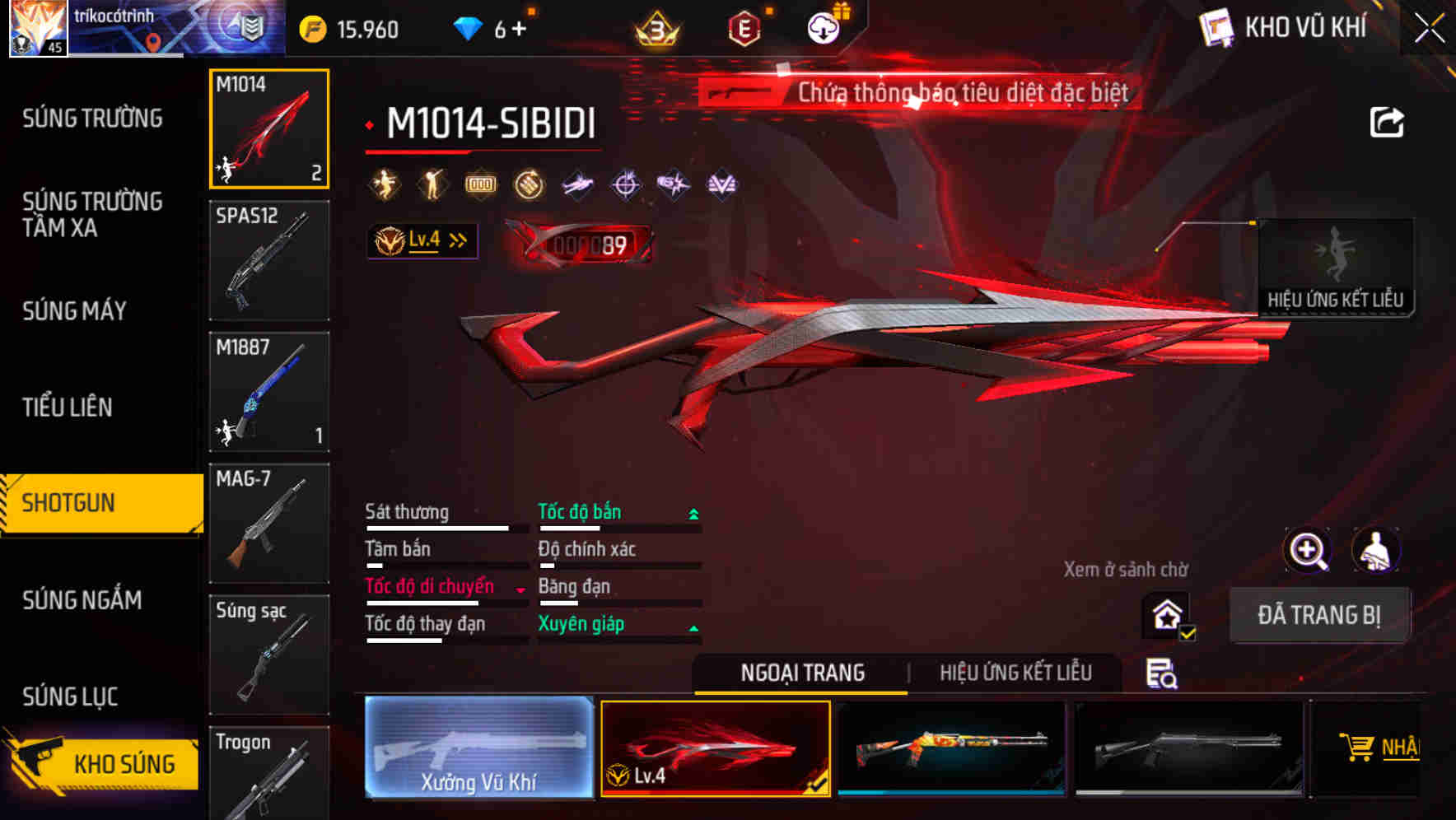This screenshot has height=820, width=1456.
Task: Open the cloud download gift icon in top bar
Action: [824, 26]
